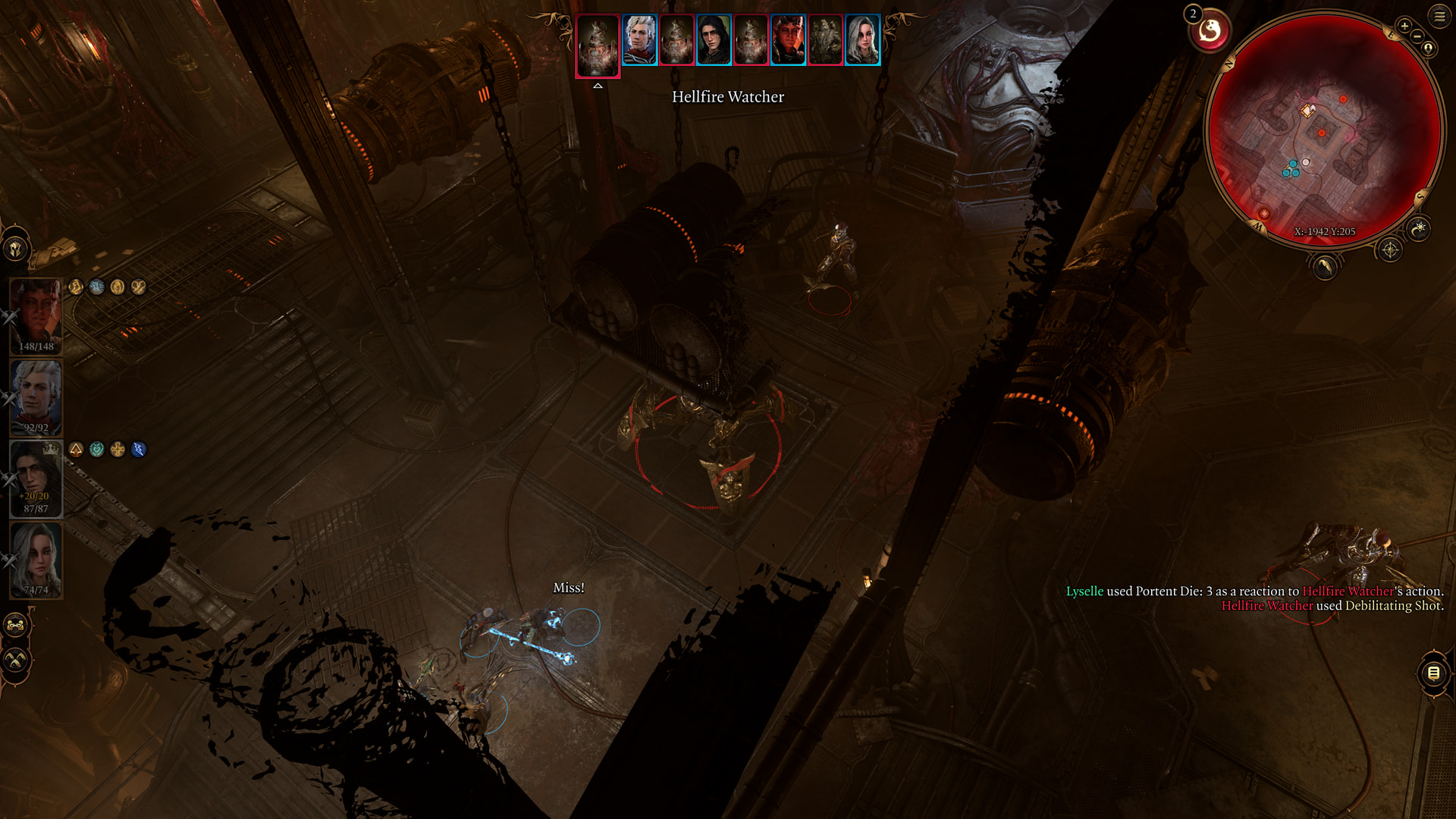Zoom out the minimap with minus button
The height and width of the screenshot is (819, 1456).
point(1417,36)
